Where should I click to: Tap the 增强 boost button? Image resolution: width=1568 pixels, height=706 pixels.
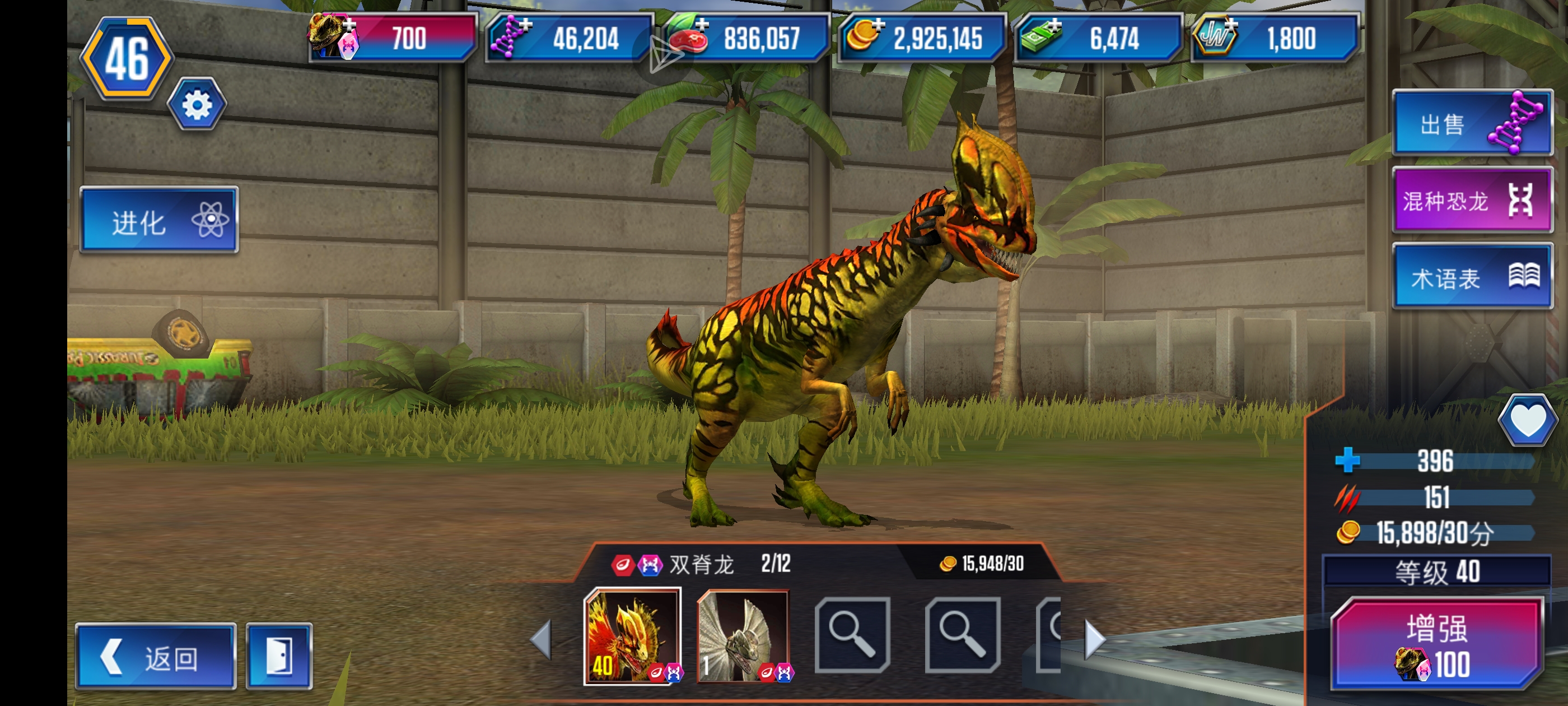(1437, 644)
